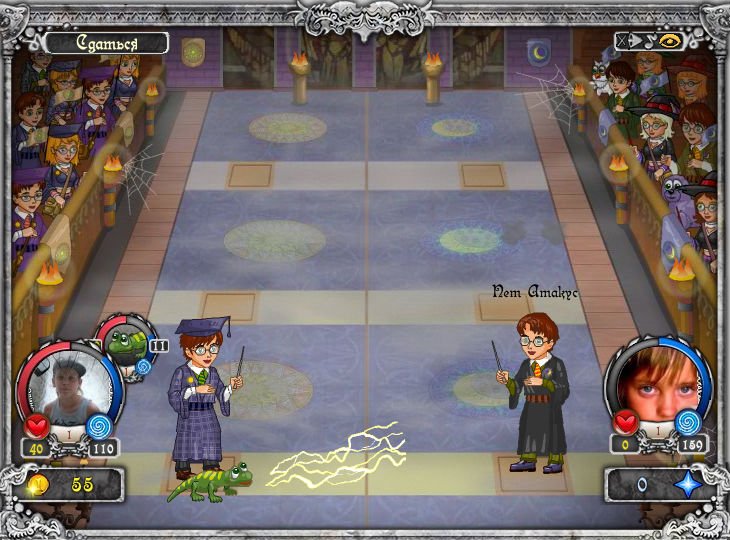Click the gold coin icon
The width and height of the screenshot is (730, 540).
(38, 485)
